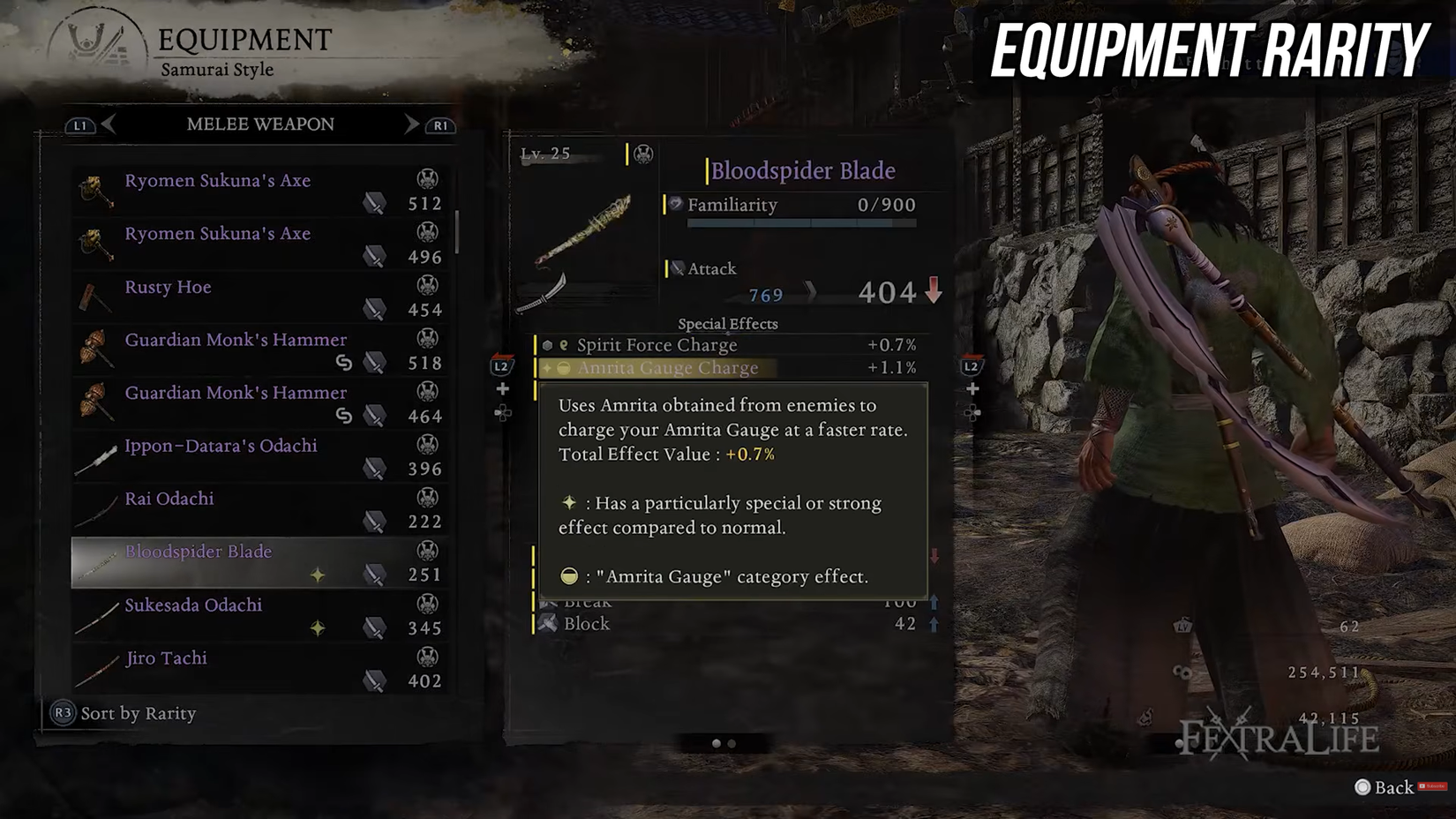Image resolution: width=1456 pixels, height=819 pixels.
Task: Switch to the Melee Weapon tab
Action: coord(259,124)
